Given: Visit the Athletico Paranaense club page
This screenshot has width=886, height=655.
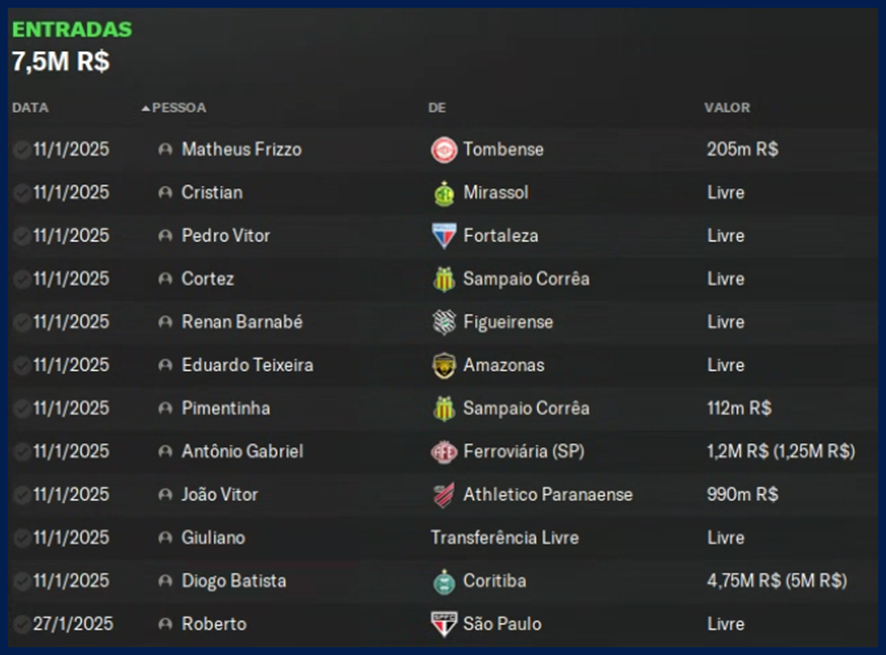Looking at the screenshot, I should point(547,494).
